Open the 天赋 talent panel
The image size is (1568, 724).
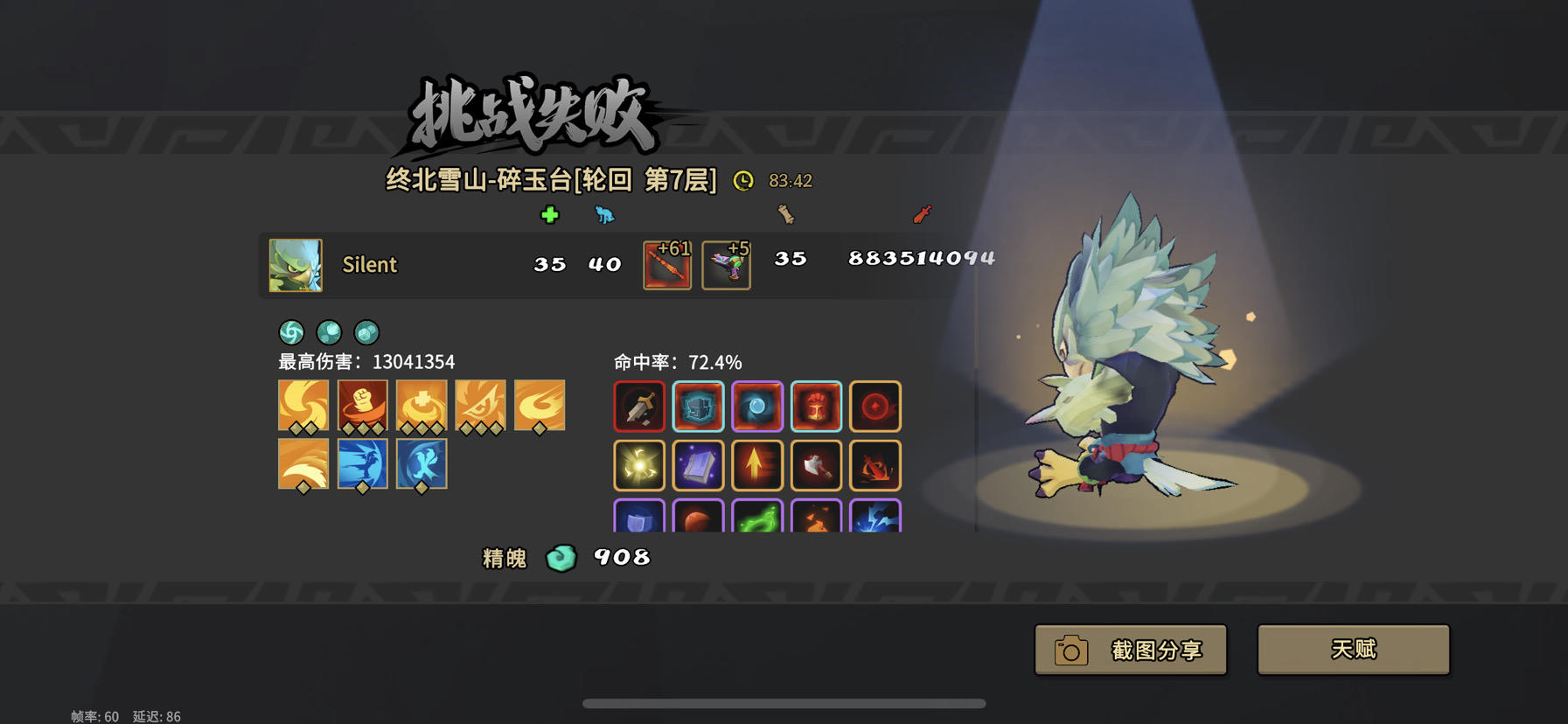(1352, 650)
